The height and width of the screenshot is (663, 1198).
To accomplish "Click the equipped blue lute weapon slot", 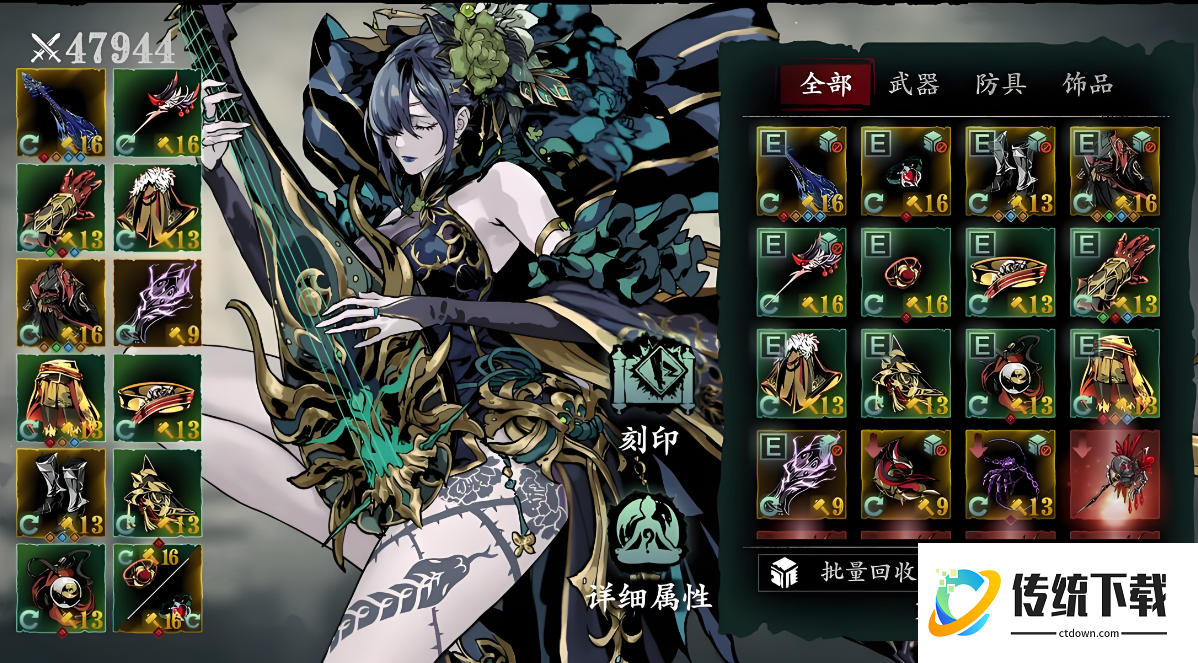I will pyautogui.click(x=61, y=112).
